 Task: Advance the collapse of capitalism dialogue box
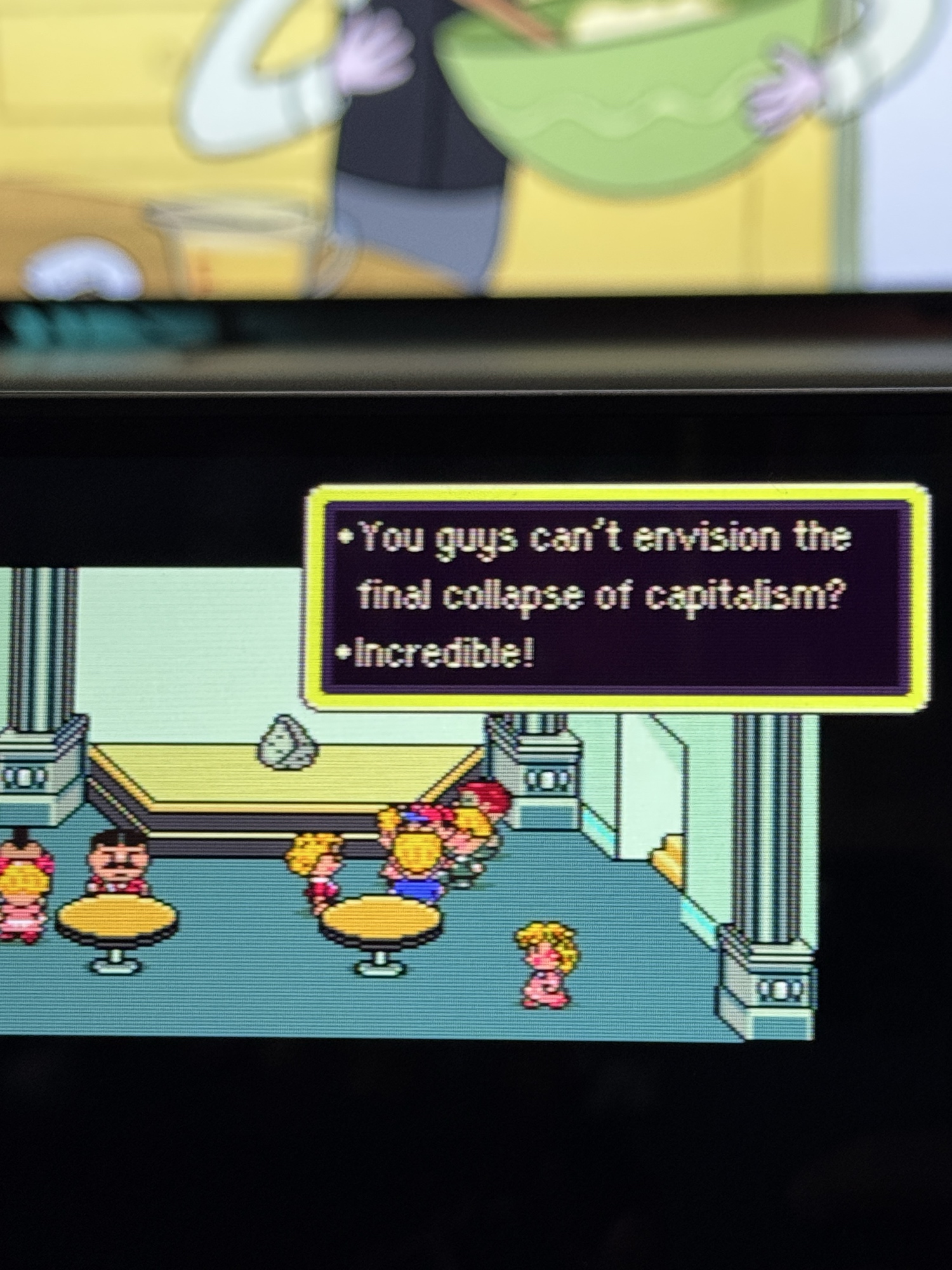click(617, 597)
